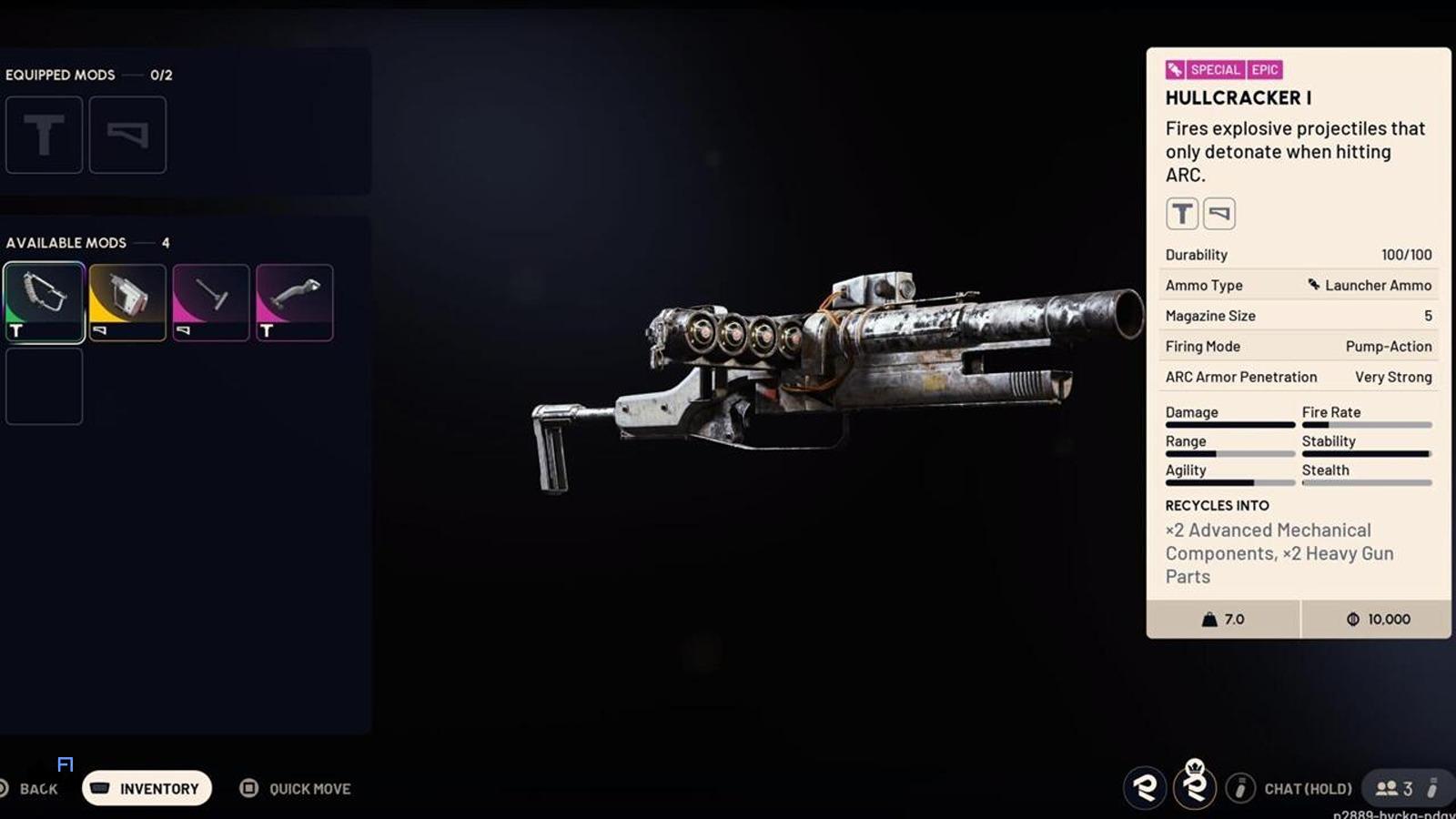The height and width of the screenshot is (819, 1456).
Task: Select the party leader avatar with crown
Action: point(1195,786)
